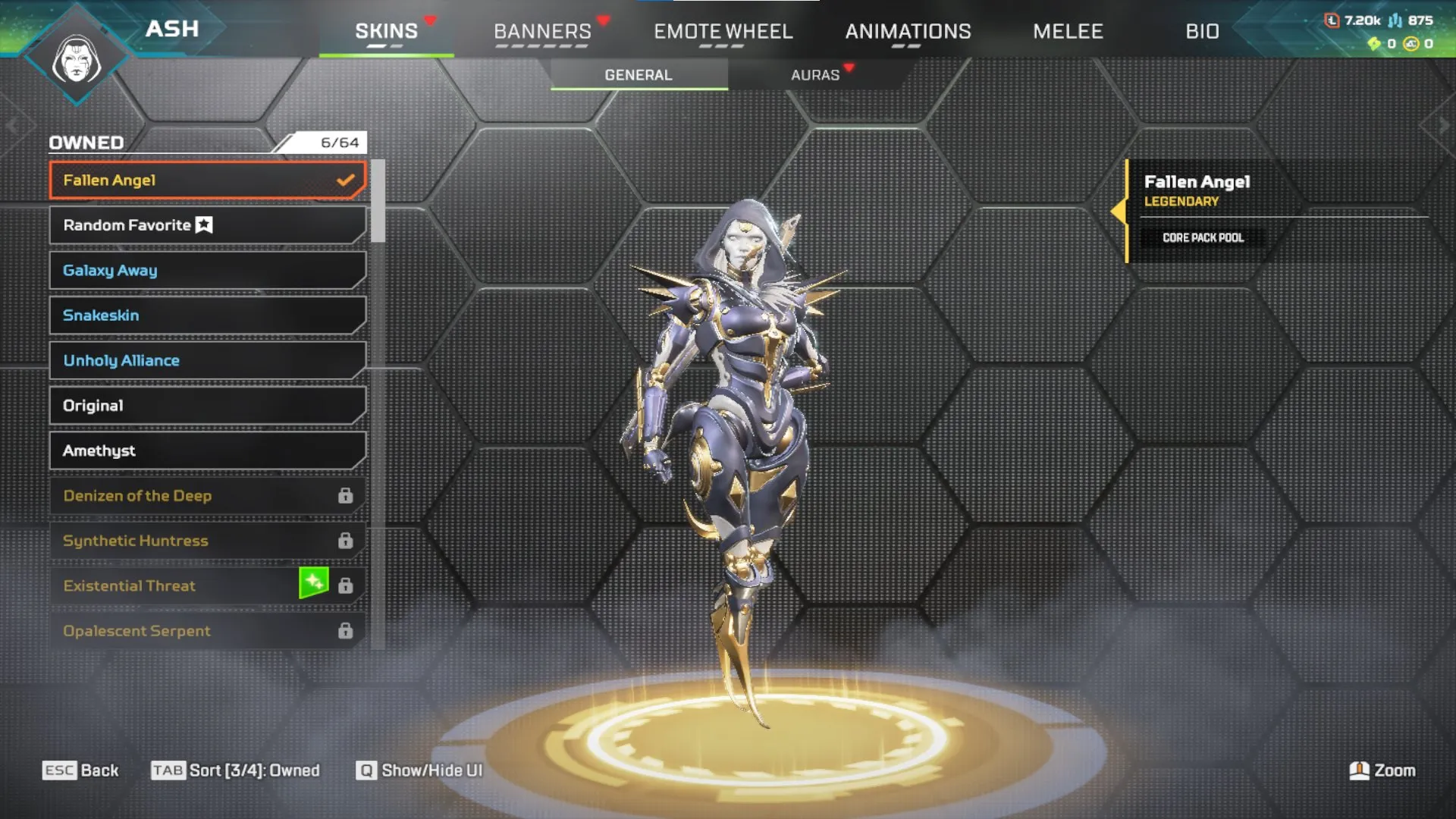This screenshot has height=819, width=1456.
Task: Open the AURAS sub-tab
Action: tap(815, 74)
